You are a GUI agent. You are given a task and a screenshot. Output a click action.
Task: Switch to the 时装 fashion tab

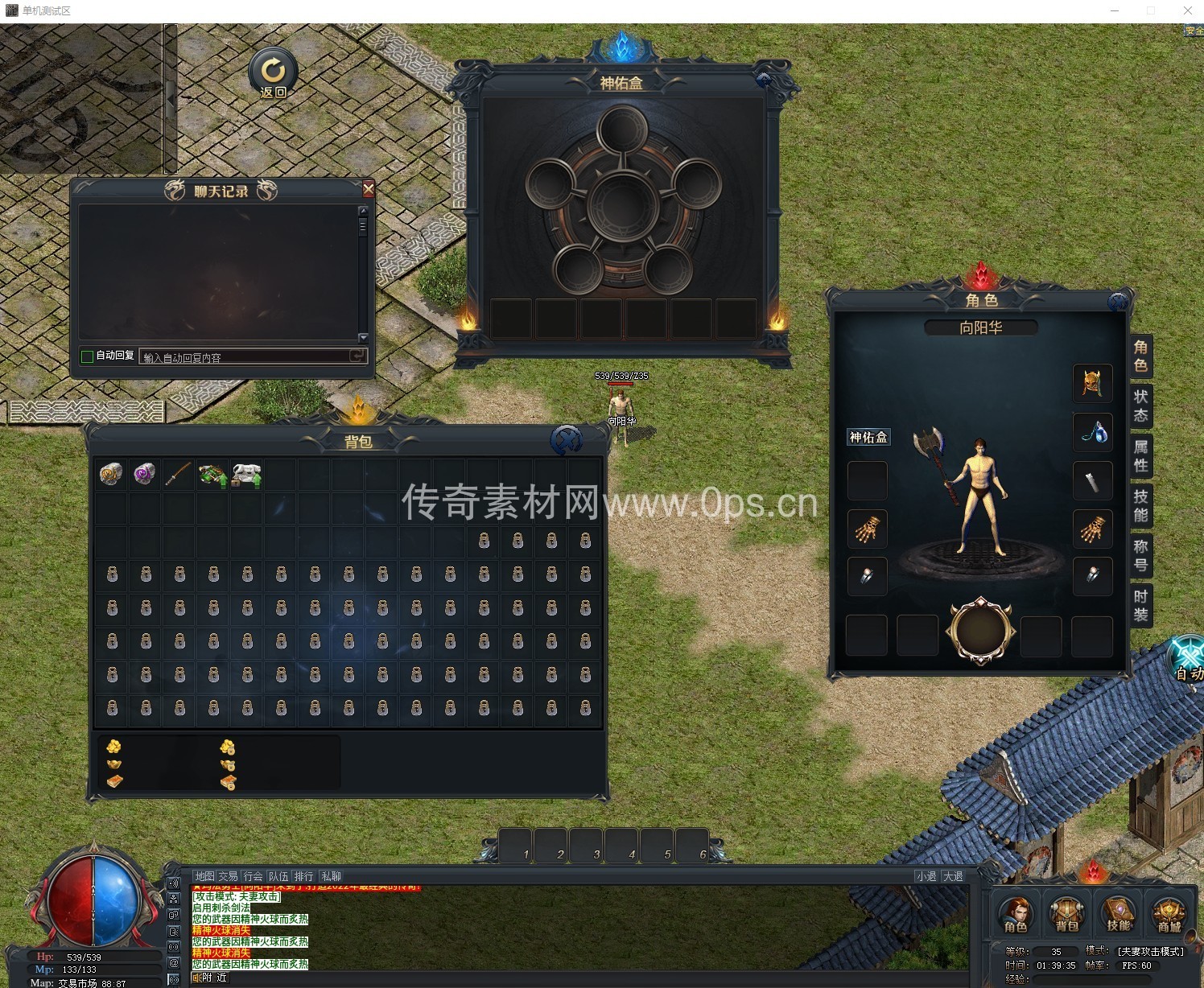tap(1140, 605)
